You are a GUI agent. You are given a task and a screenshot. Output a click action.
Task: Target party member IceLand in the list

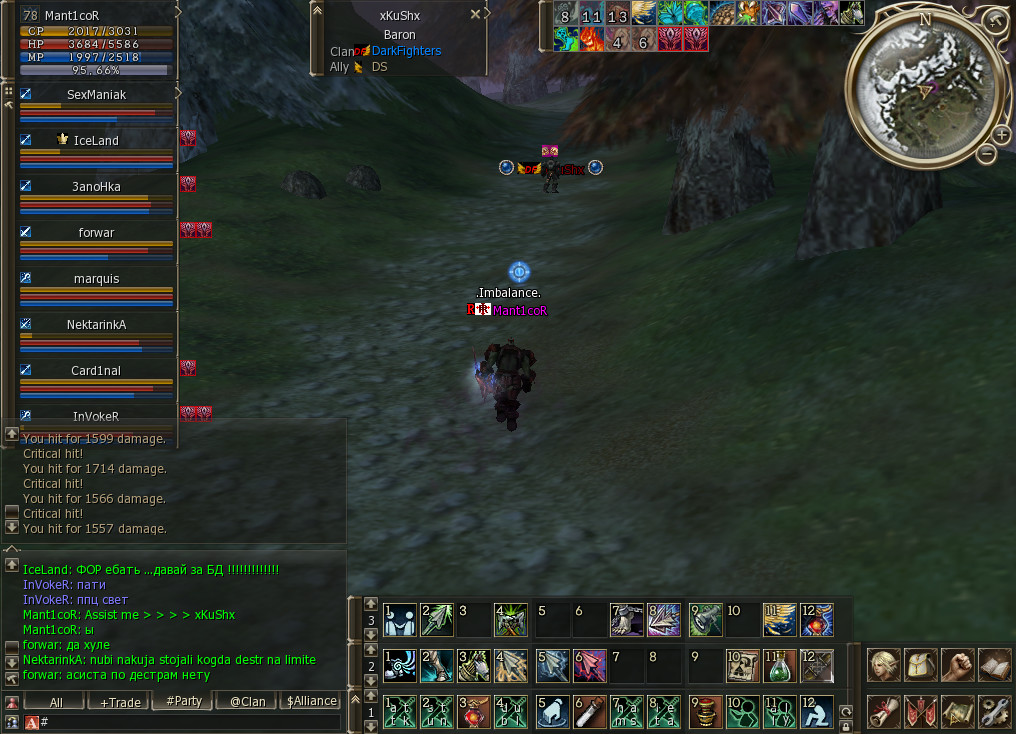pyautogui.click(x=96, y=141)
